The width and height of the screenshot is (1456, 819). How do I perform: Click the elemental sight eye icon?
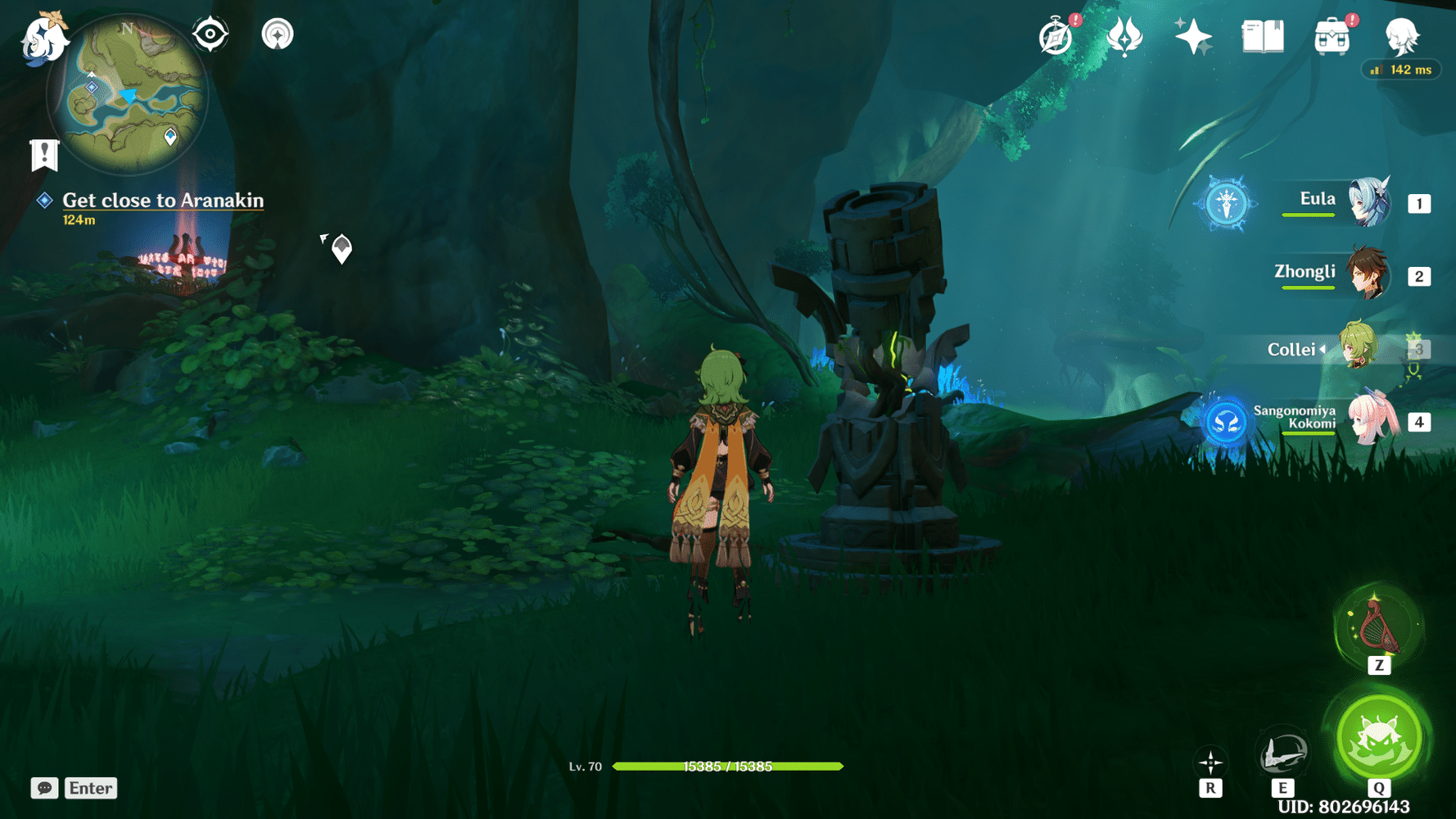210,34
